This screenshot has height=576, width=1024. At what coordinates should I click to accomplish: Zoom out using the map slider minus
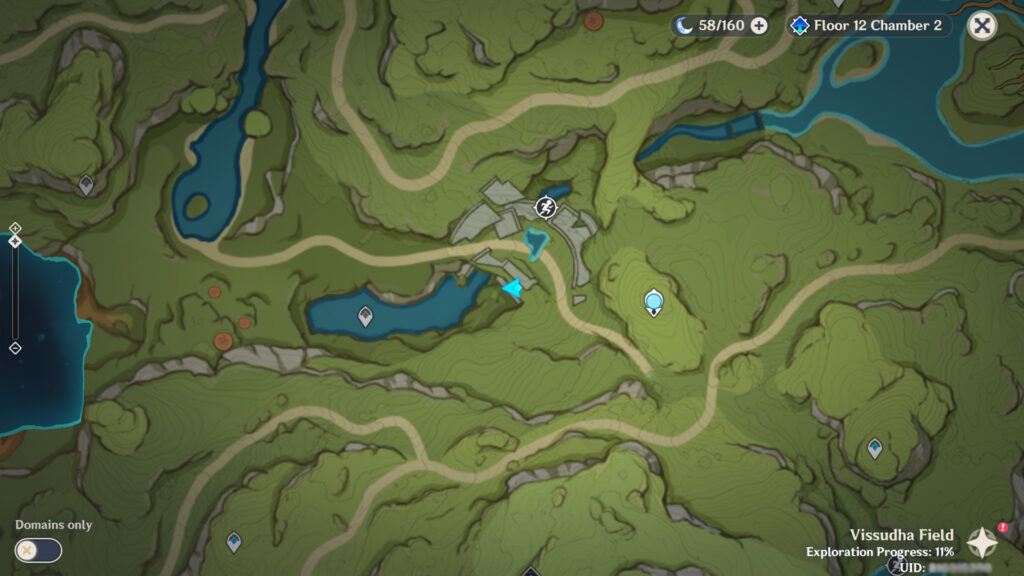(15, 348)
